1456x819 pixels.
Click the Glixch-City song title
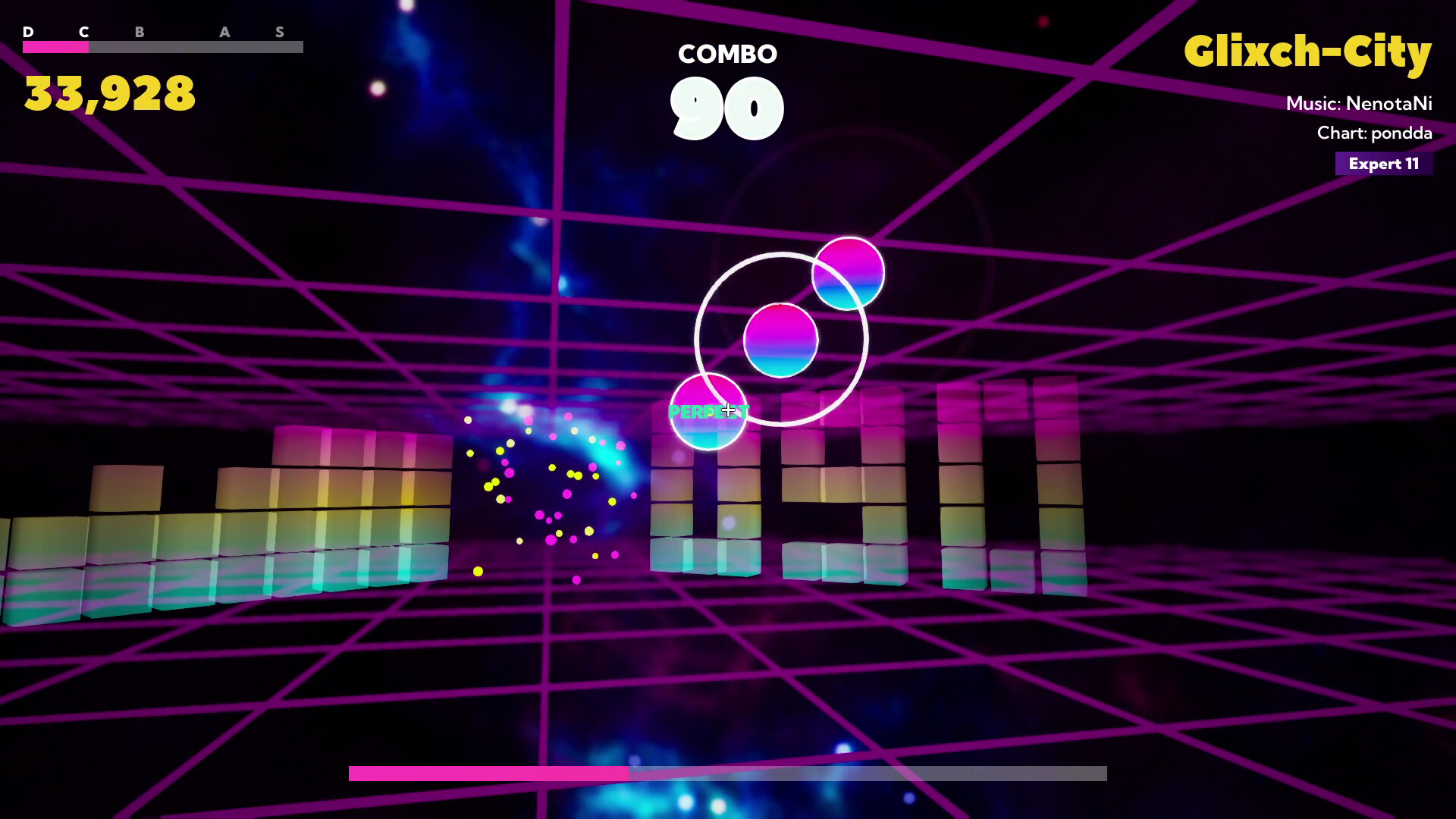click(x=1308, y=52)
